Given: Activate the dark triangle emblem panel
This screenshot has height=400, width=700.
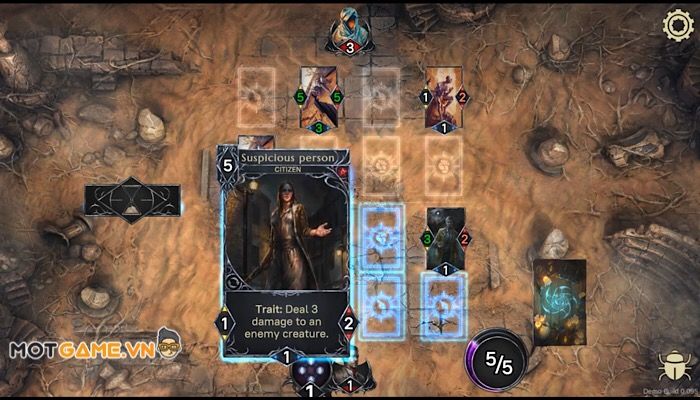Looking at the screenshot, I should pyautogui.click(x=133, y=200).
